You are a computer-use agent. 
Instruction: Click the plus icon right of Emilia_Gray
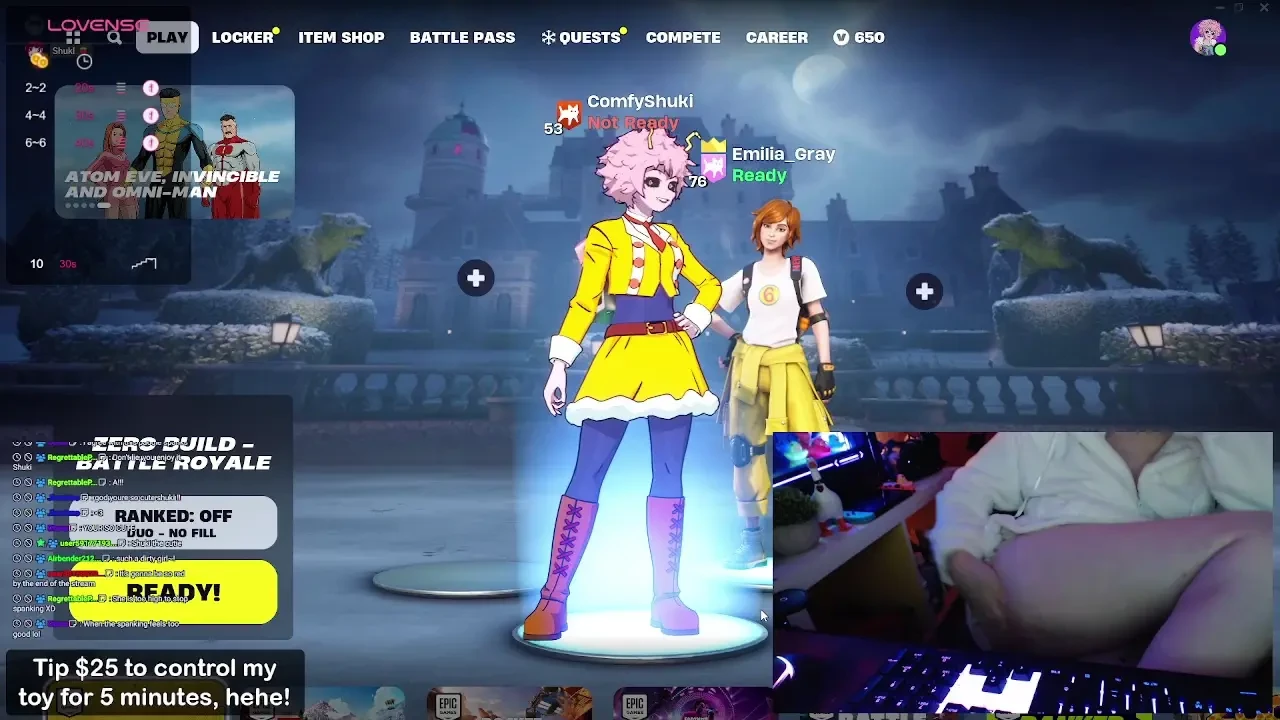click(923, 291)
